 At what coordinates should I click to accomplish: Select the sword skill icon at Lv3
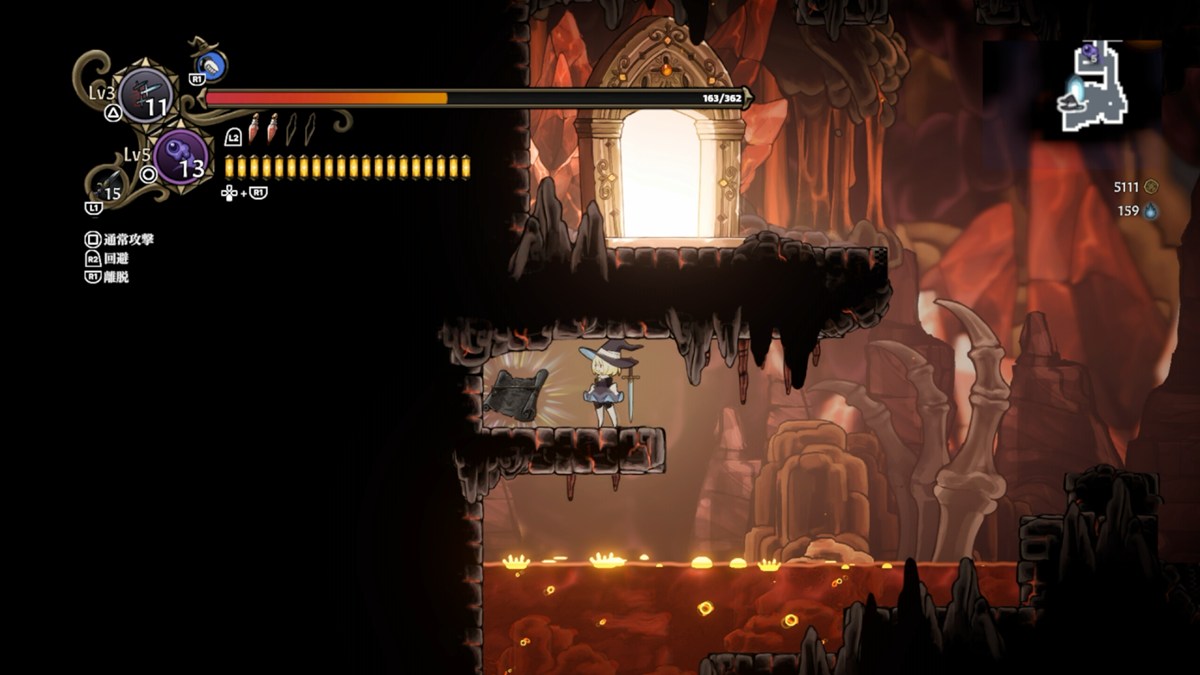[146, 95]
